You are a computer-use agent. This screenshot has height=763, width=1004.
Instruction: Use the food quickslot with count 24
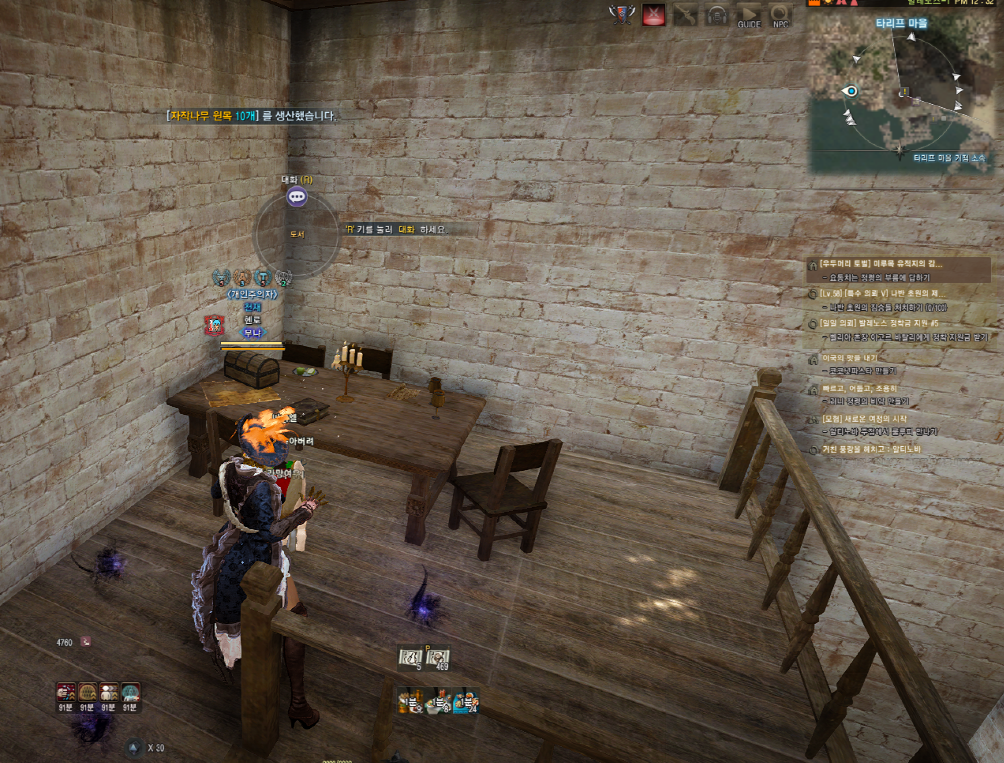click(x=466, y=701)
